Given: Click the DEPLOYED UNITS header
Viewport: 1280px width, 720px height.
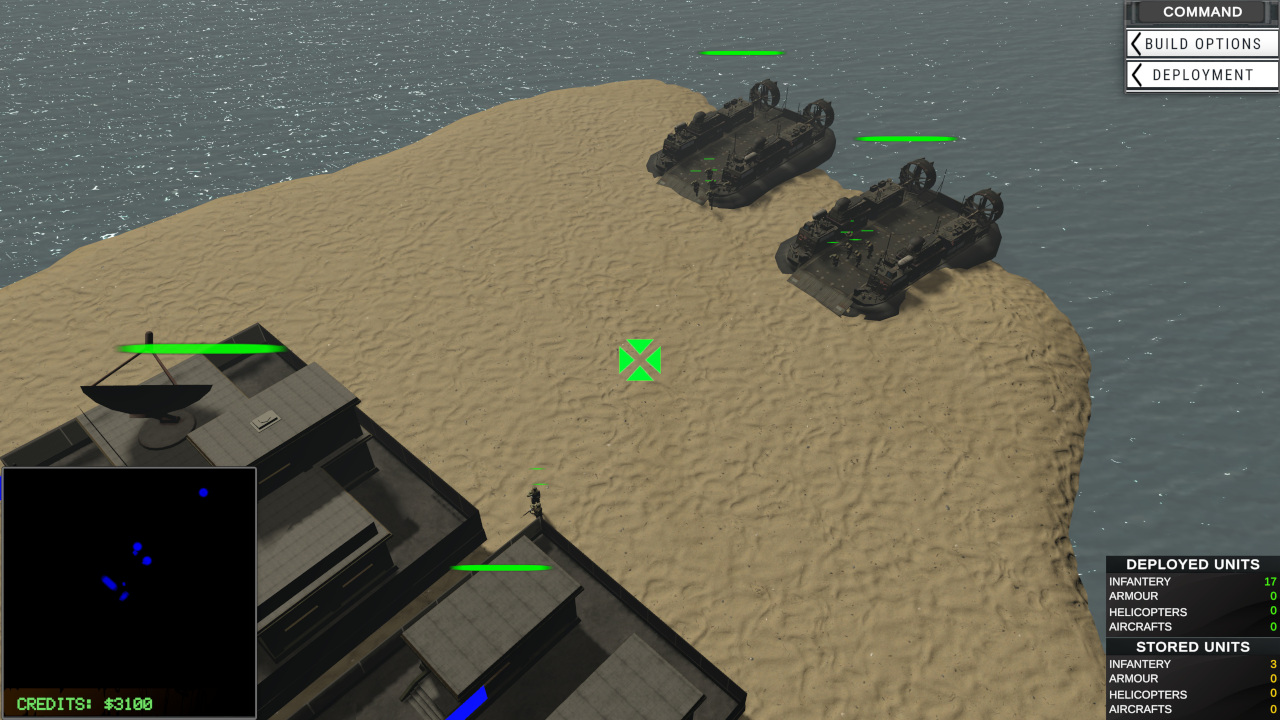Looking at the screenshot, I should (x=1192, y=564).
